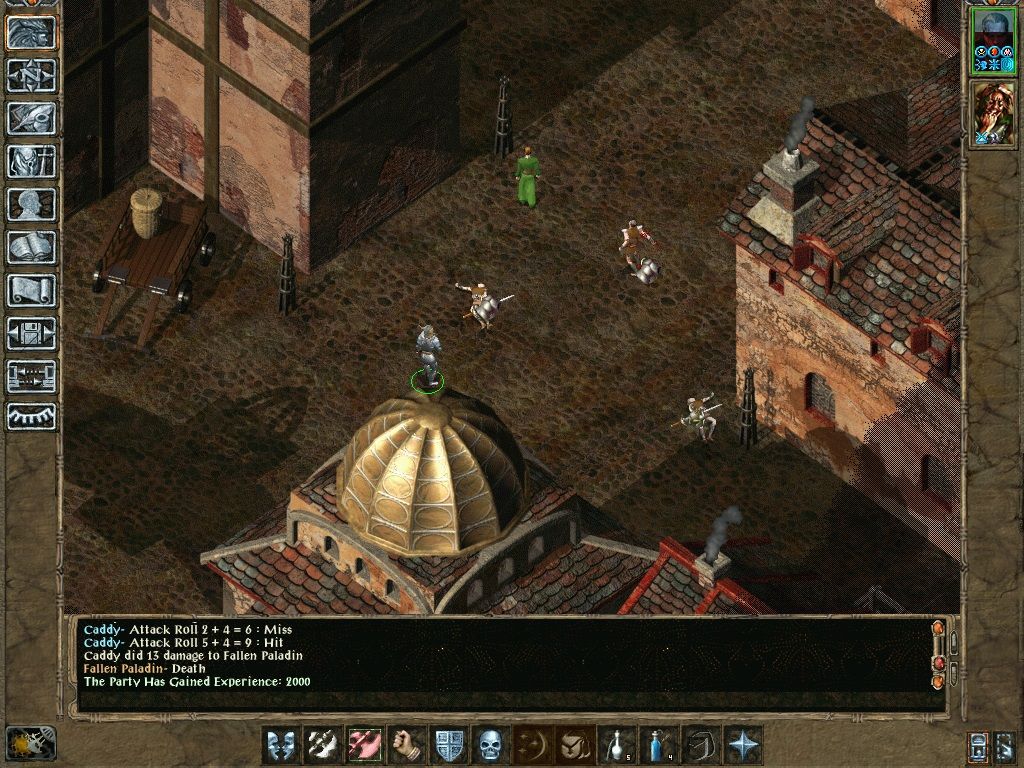Use the white potion with count 5
The height and width of the screenshot is (768, 1024).
[x=616, y=745]
